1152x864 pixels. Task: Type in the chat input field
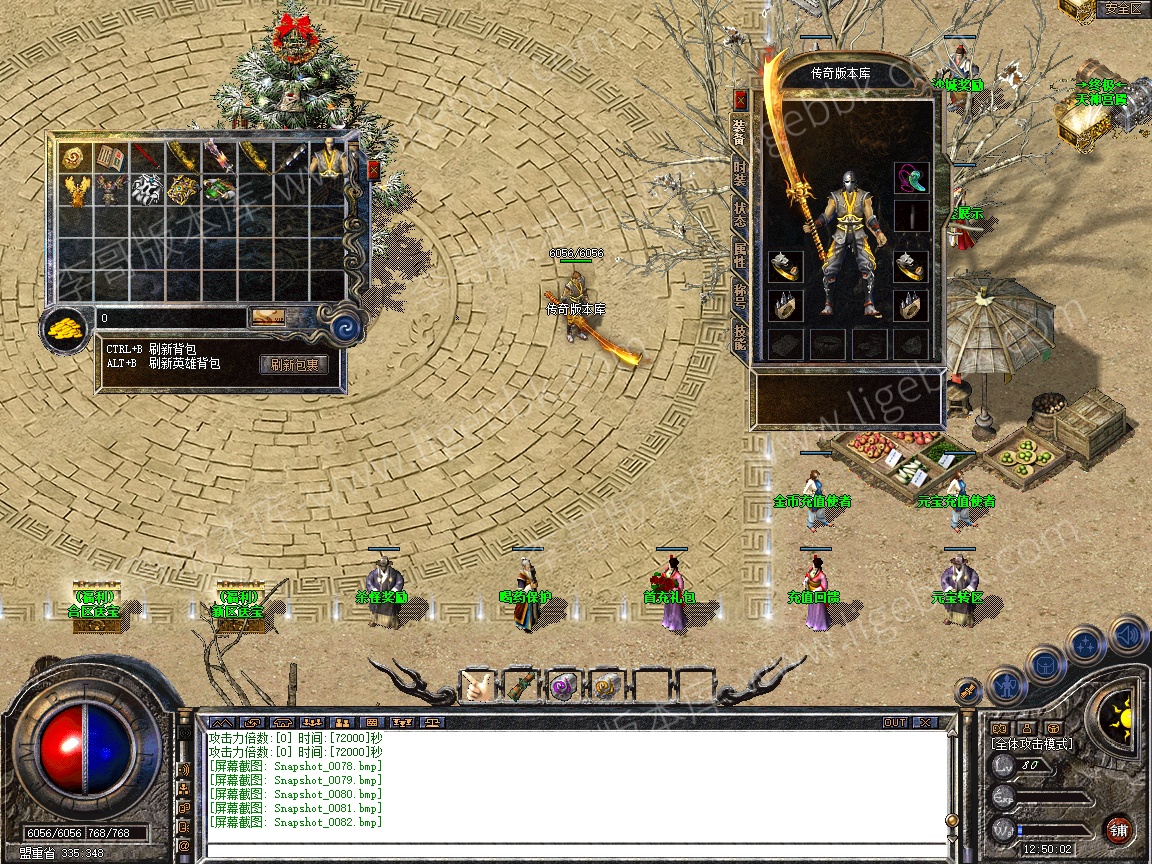click(575, 849)
